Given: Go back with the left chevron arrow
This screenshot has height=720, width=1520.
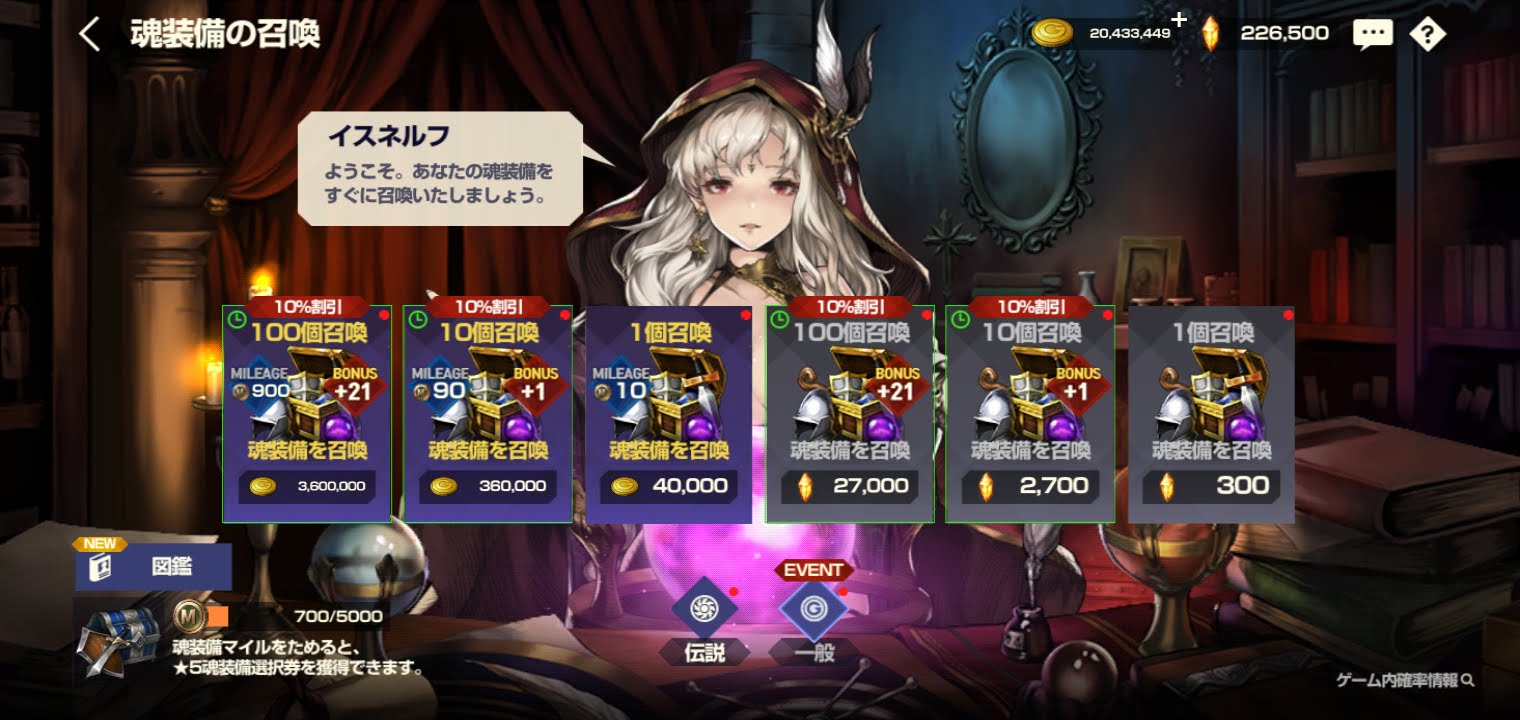Looking at the screenshot, I should point(88,33).
